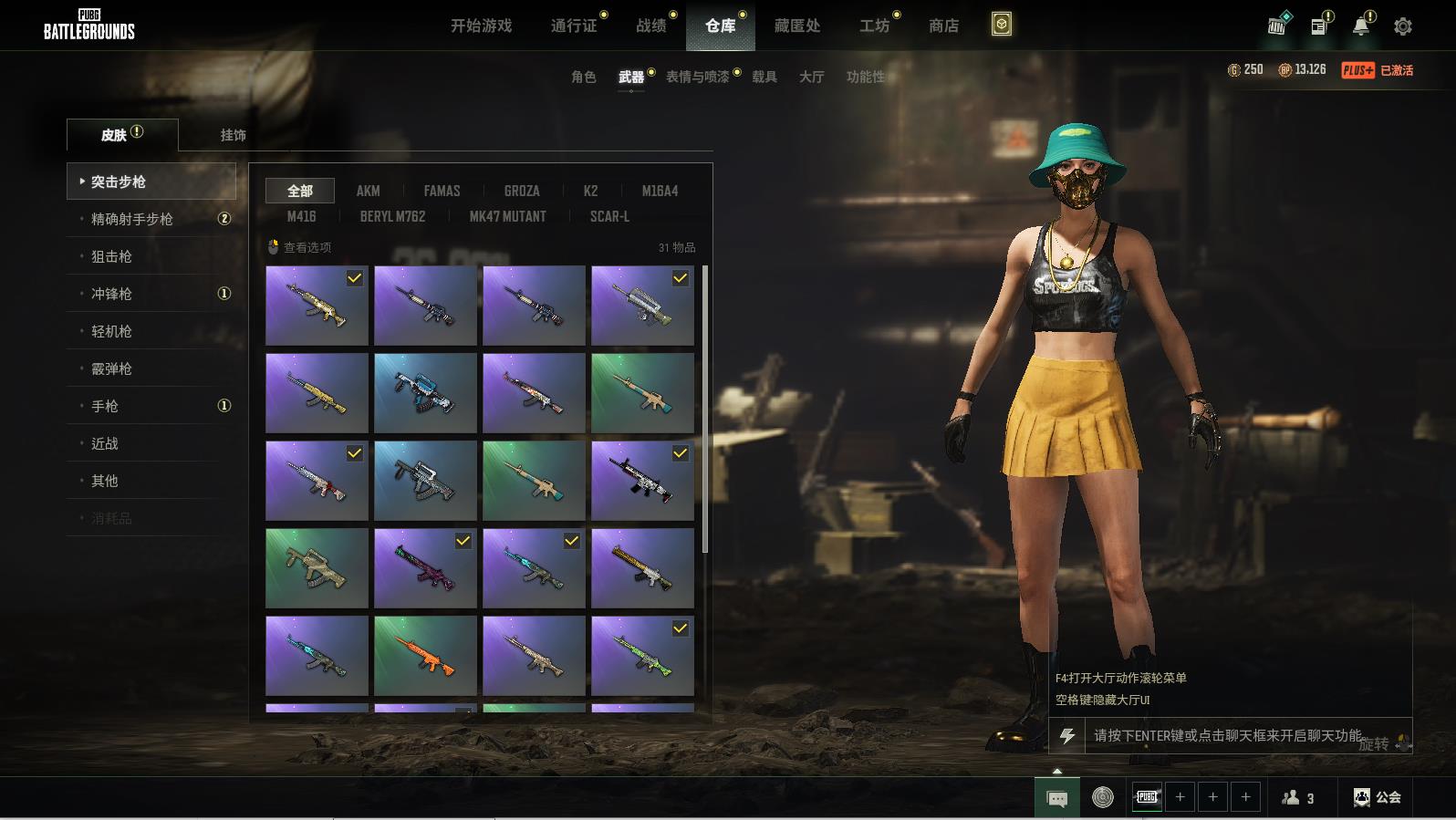Open the 开始游戏 start game menu
The width and height of the screenshot is (1456, 820).
click(481, 26)
